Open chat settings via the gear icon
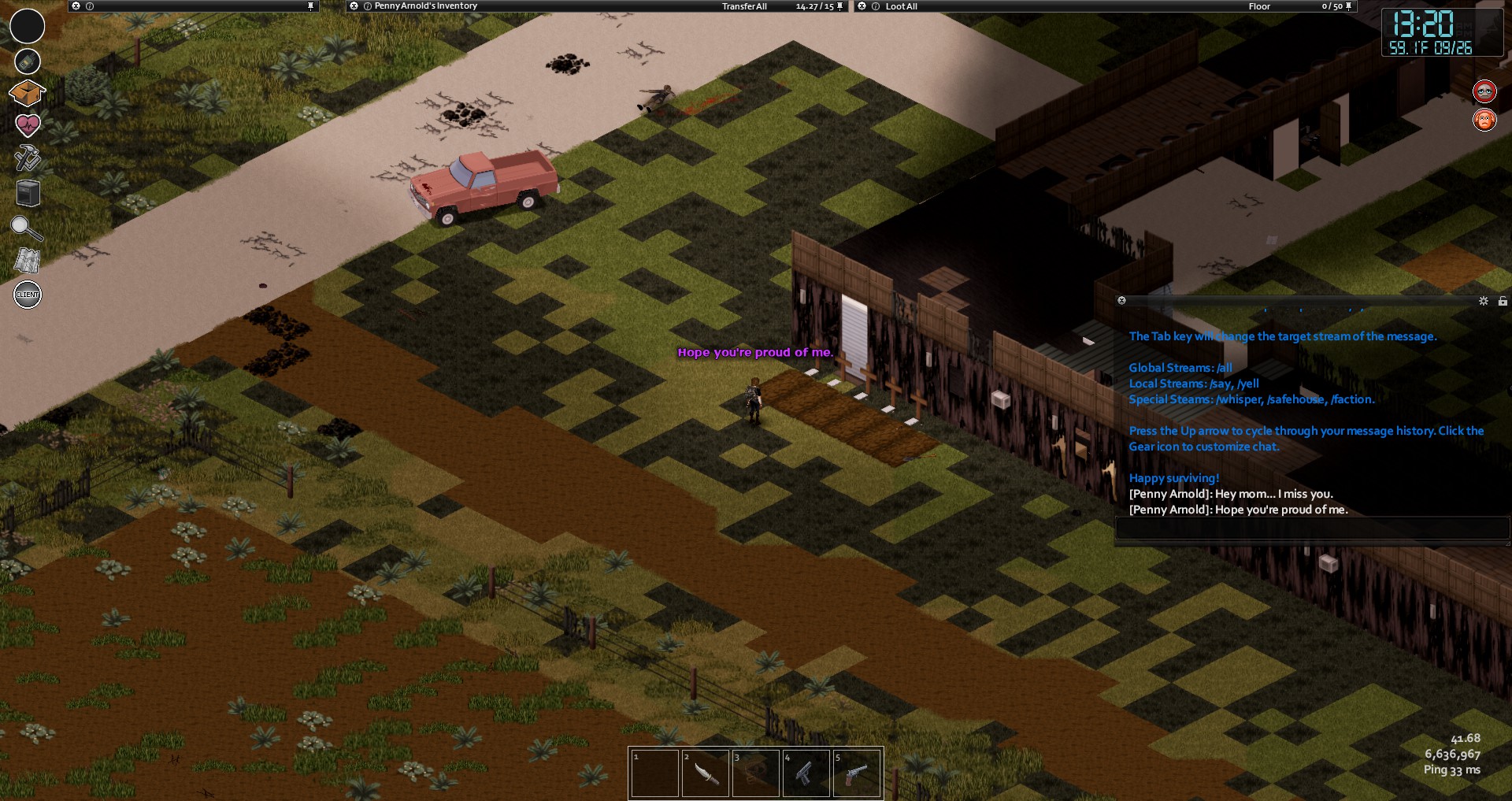Screen dimensions: 1512x801 [x=1484, y=301]
